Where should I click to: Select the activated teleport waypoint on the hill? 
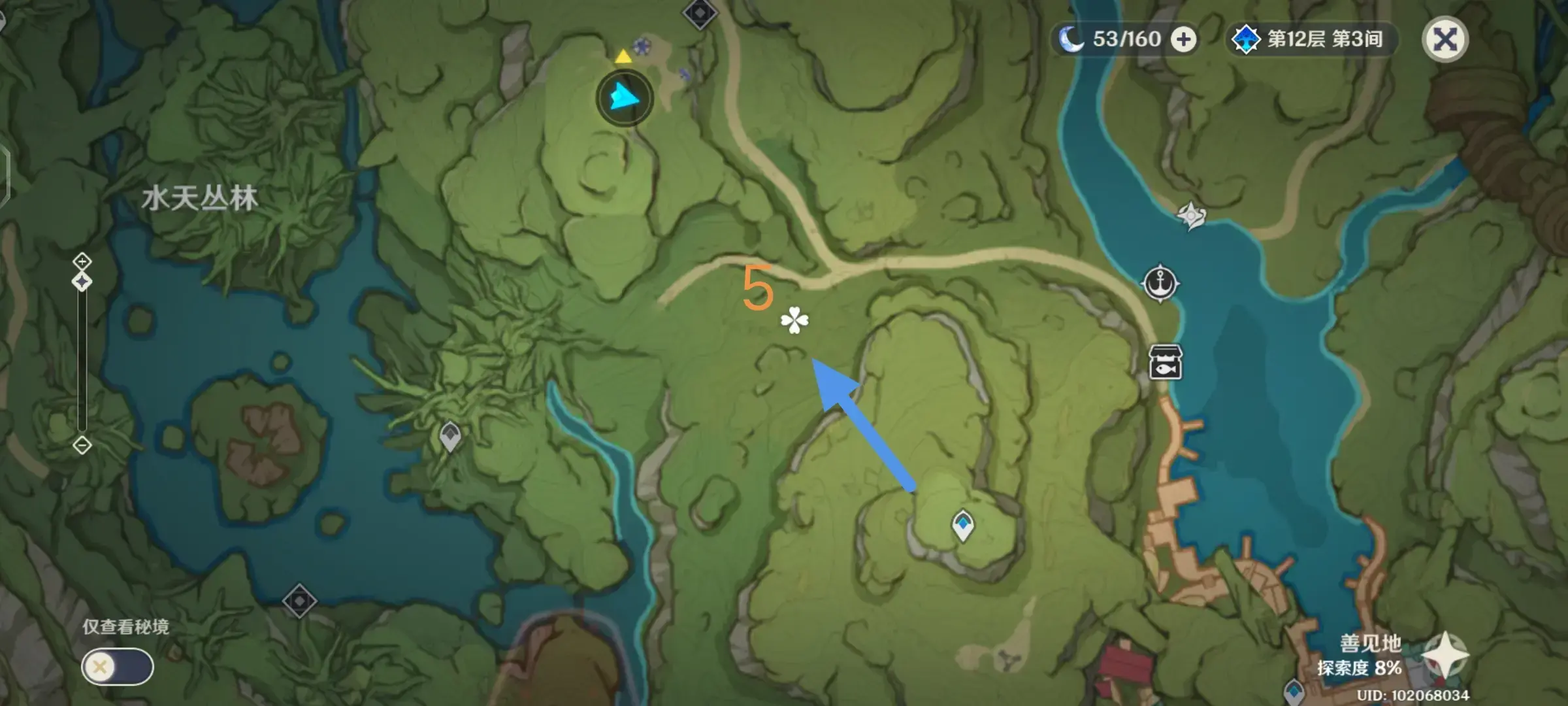pos(962,525)
